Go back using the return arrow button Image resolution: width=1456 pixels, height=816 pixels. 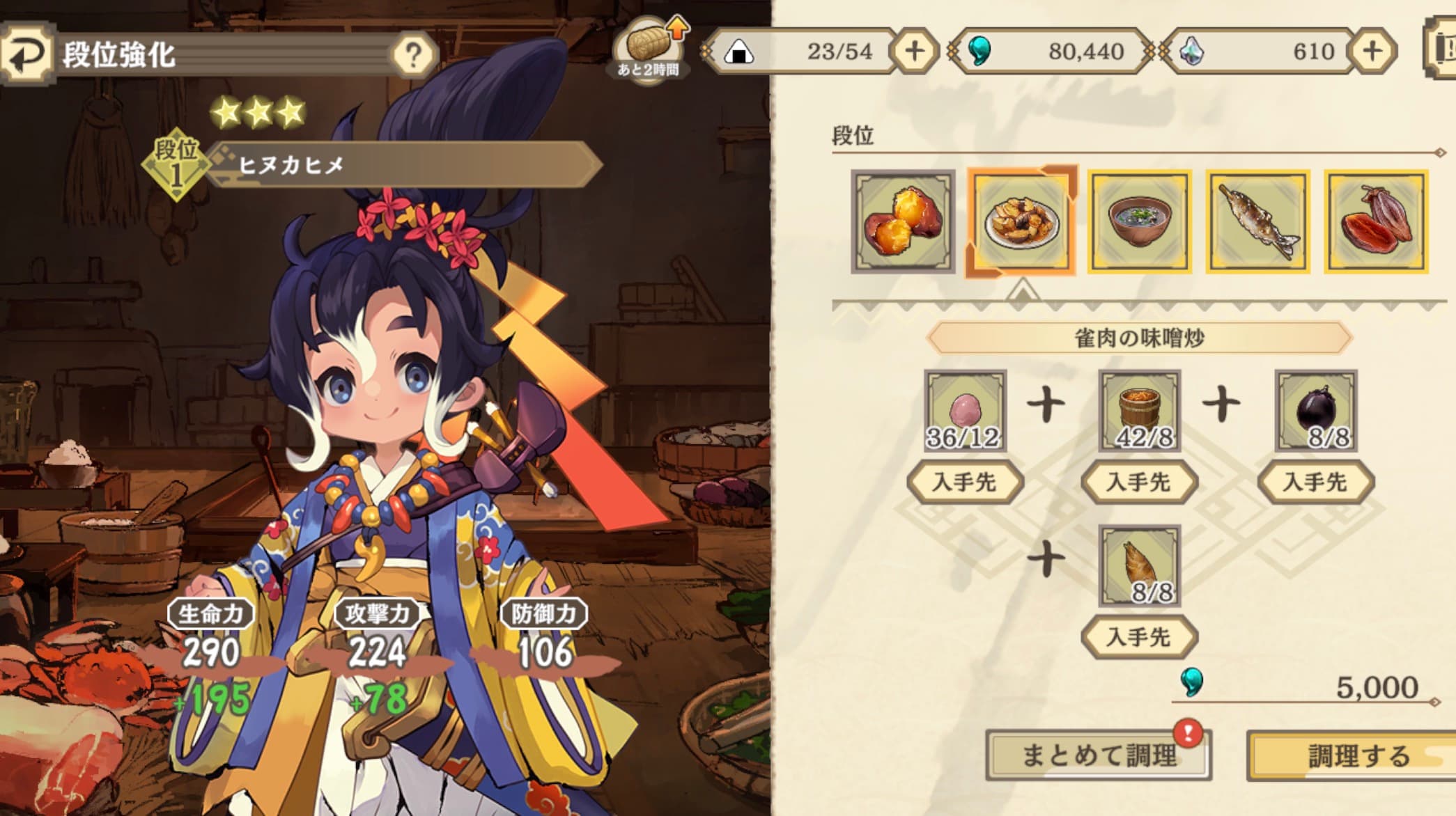coord(26,53)
